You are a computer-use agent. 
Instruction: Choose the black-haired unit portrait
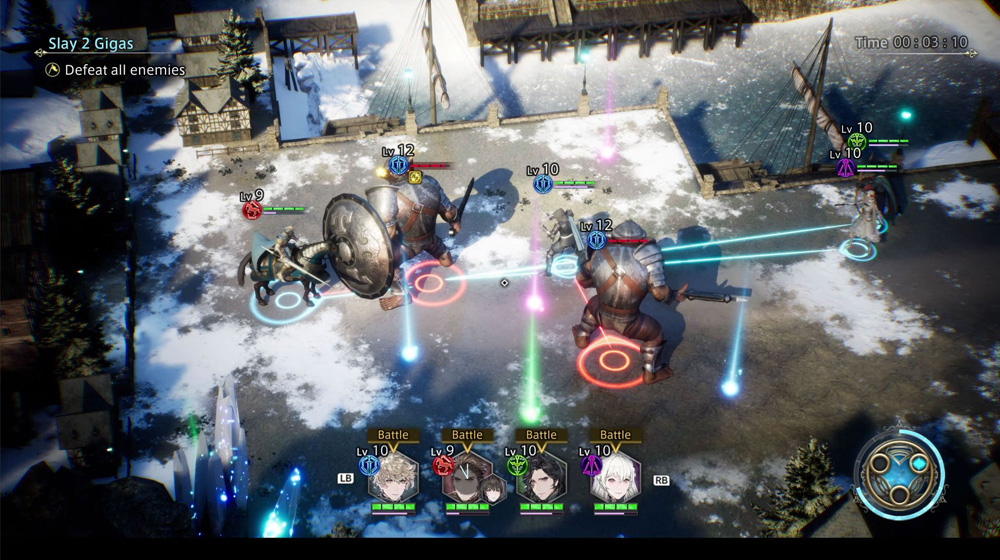(541, 478)
